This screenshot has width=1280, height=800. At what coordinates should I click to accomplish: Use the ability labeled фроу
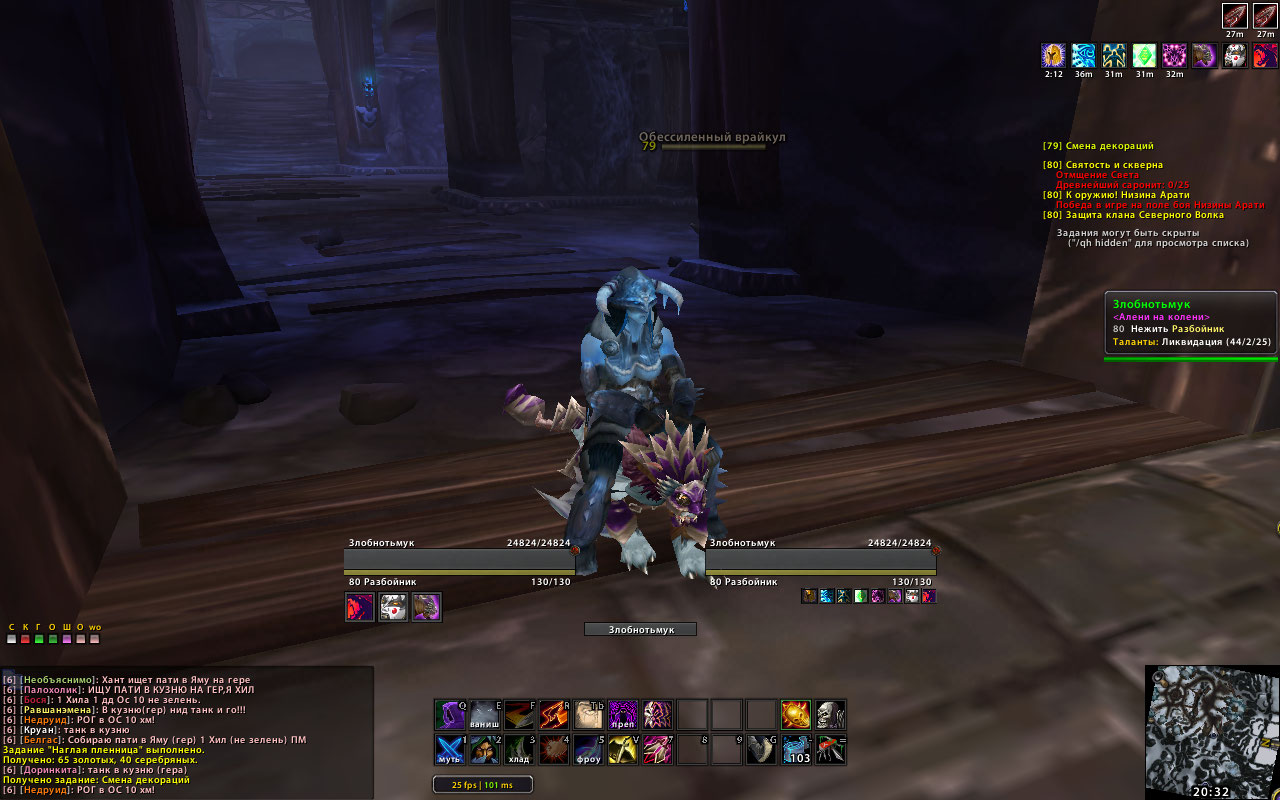[x=588, y=749]
